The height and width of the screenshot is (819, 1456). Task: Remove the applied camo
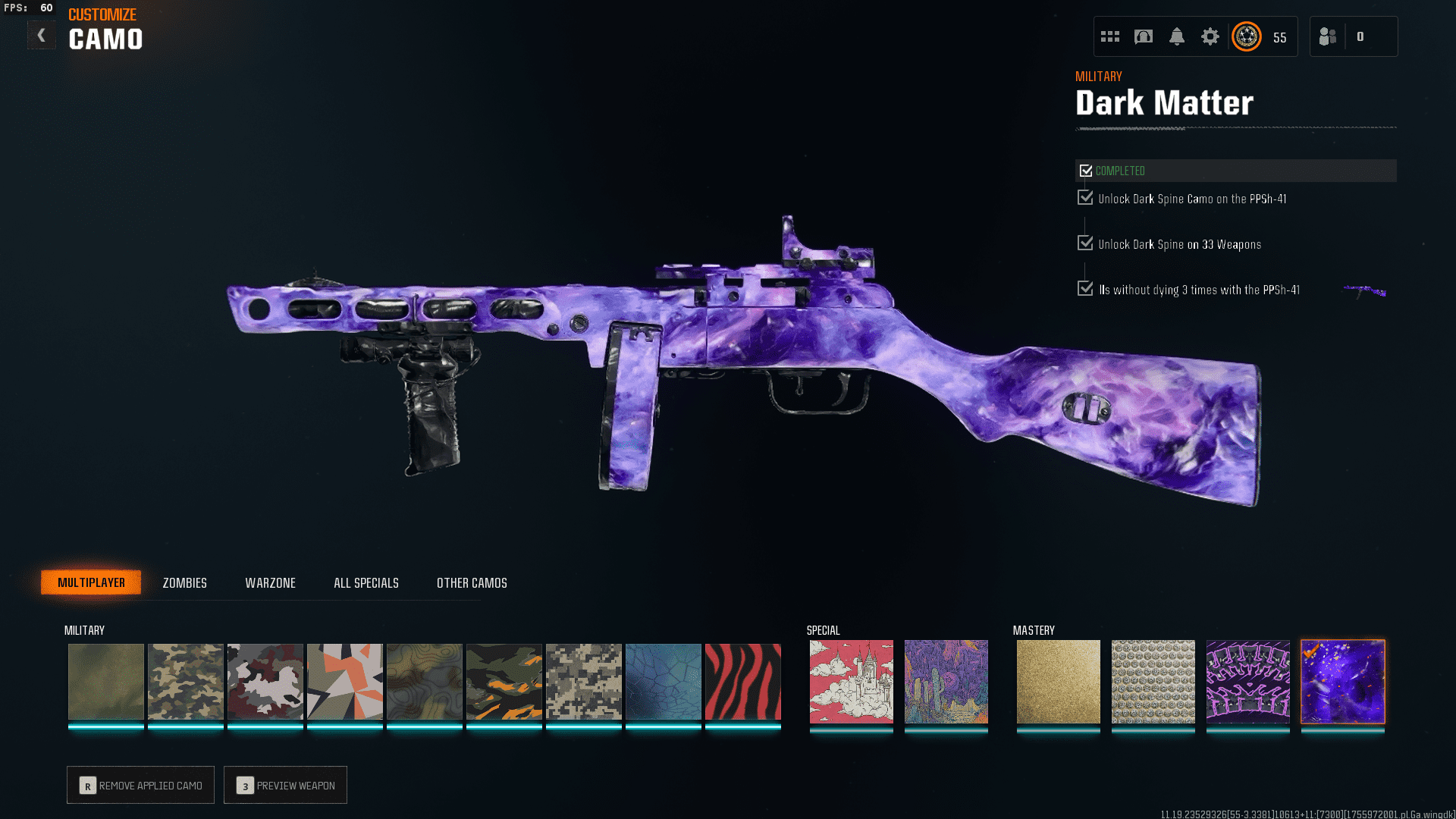141,785
